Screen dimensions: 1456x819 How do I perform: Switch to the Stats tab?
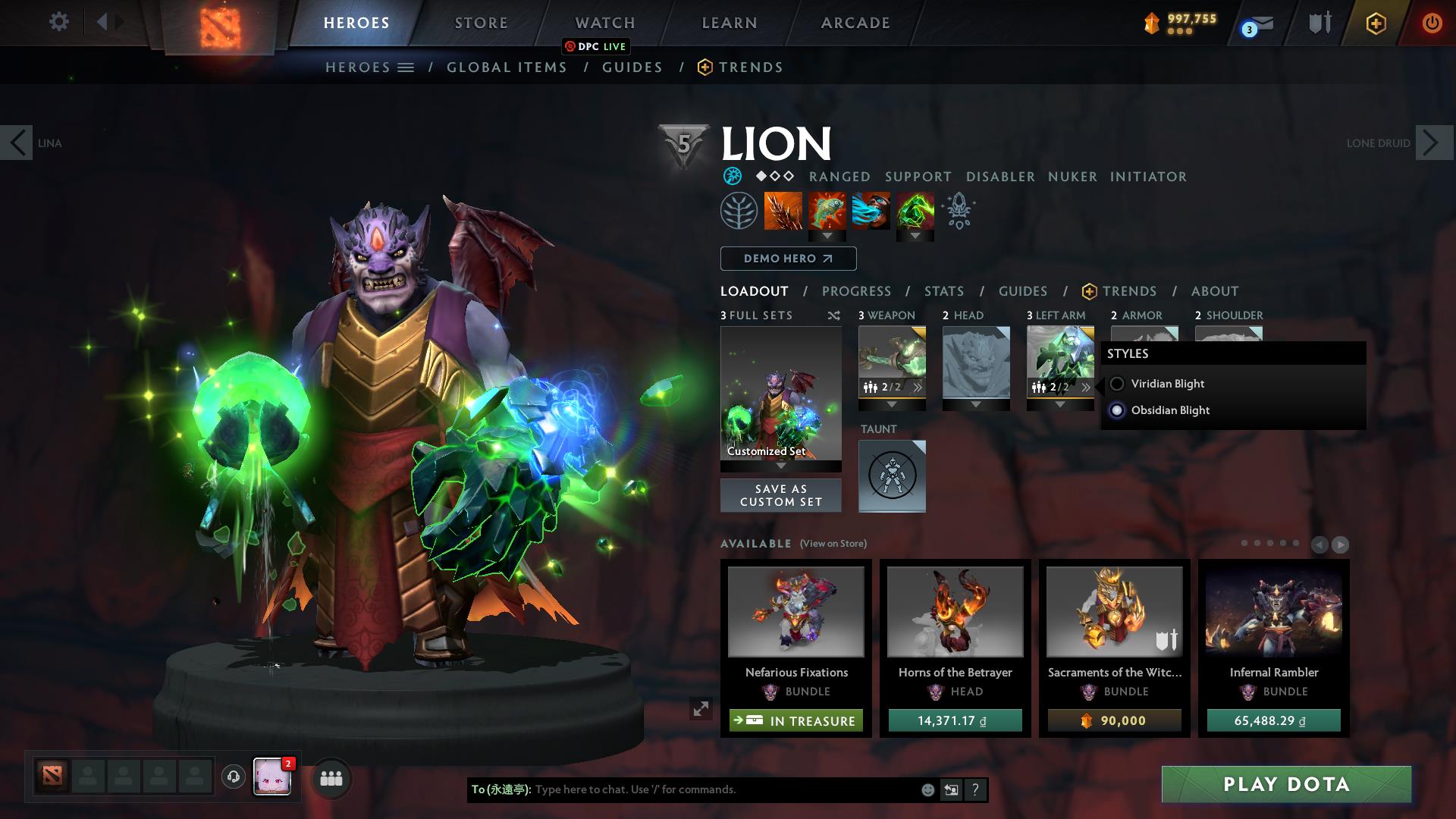943,290
